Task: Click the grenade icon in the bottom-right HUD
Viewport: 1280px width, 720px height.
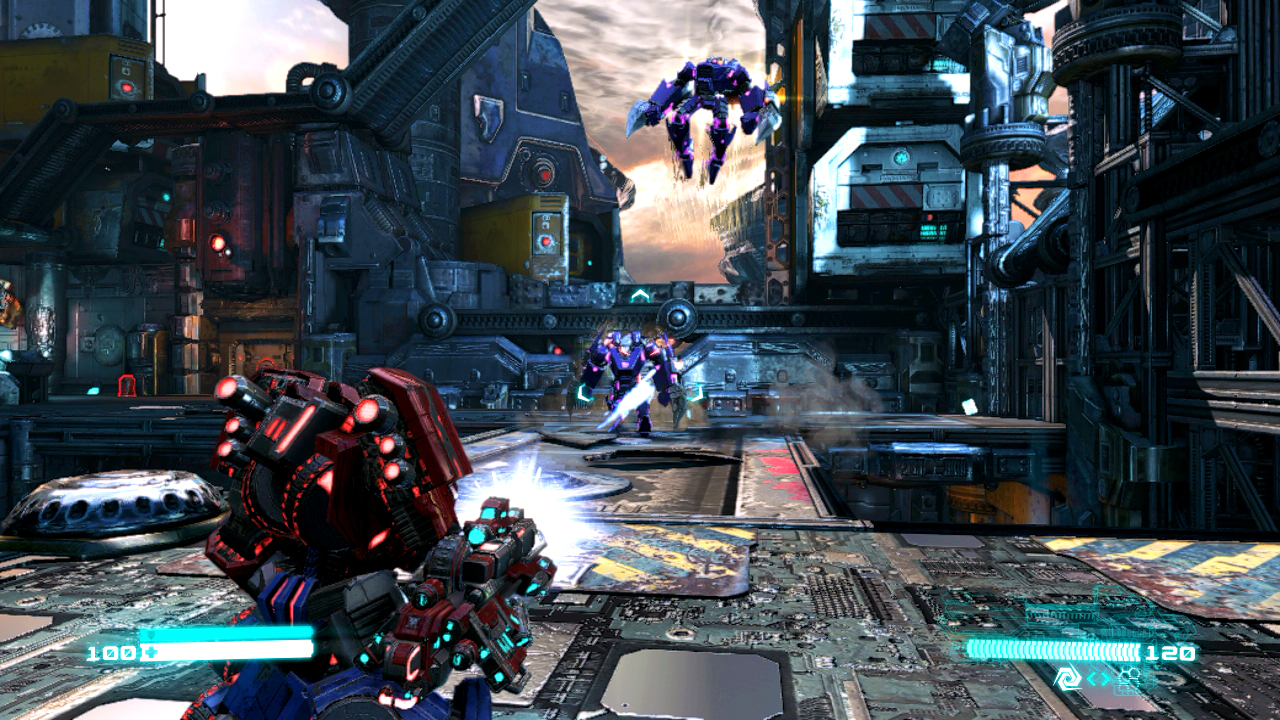Action: coord(1130,673)
